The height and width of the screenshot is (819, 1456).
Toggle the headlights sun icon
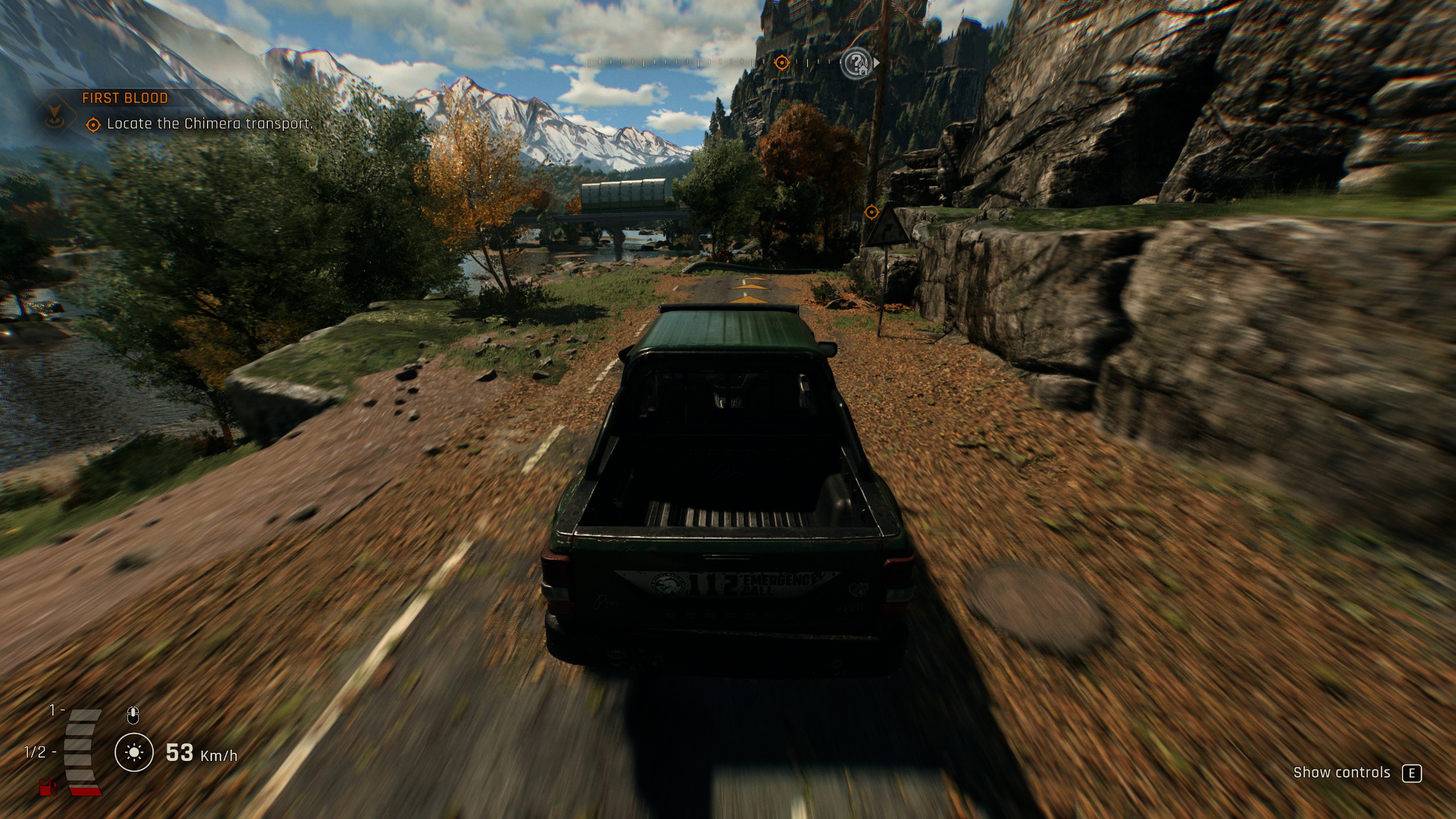pyautogui.click(x=134, y=753)
